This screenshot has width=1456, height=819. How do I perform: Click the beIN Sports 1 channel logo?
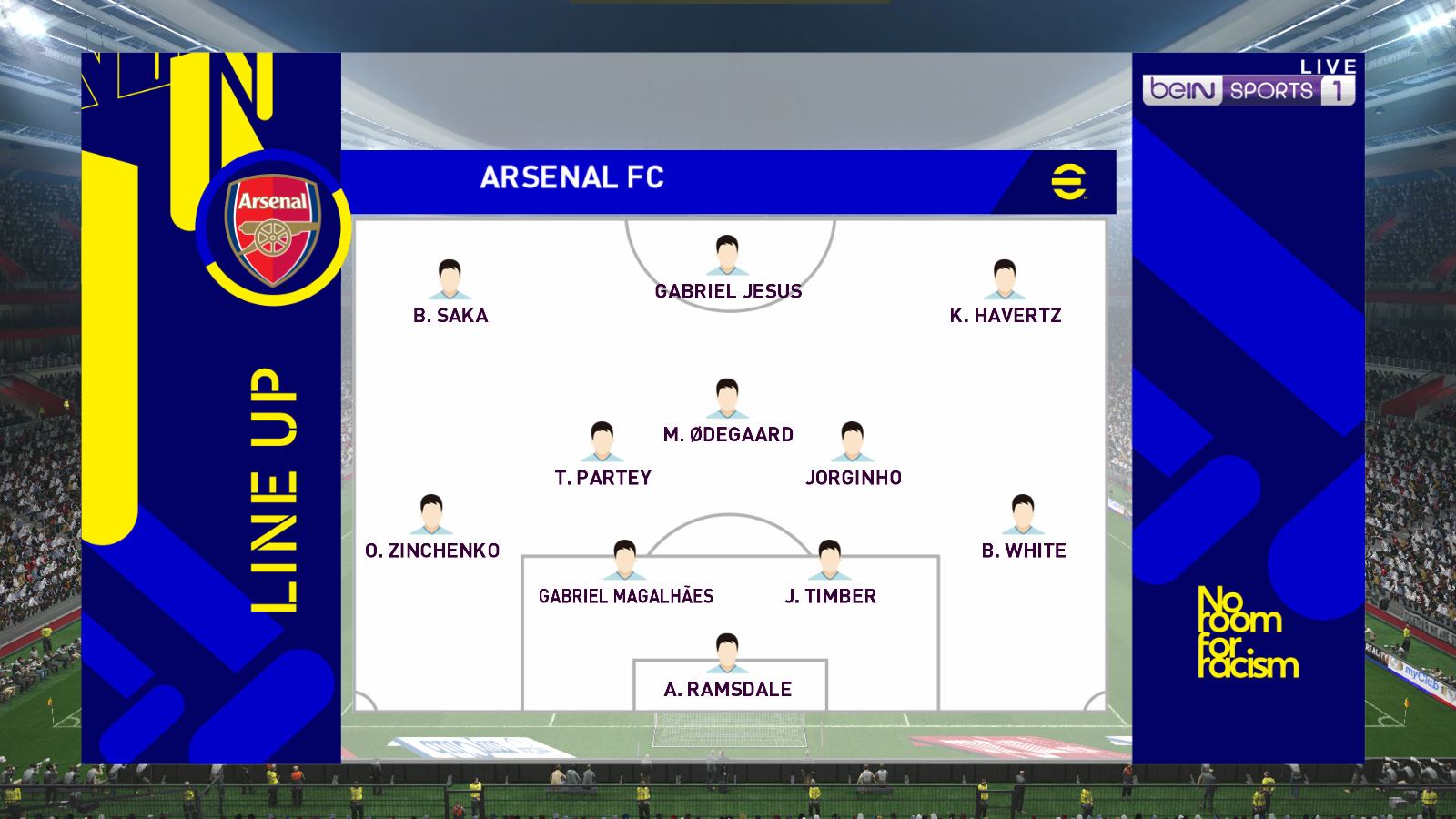1248,90
